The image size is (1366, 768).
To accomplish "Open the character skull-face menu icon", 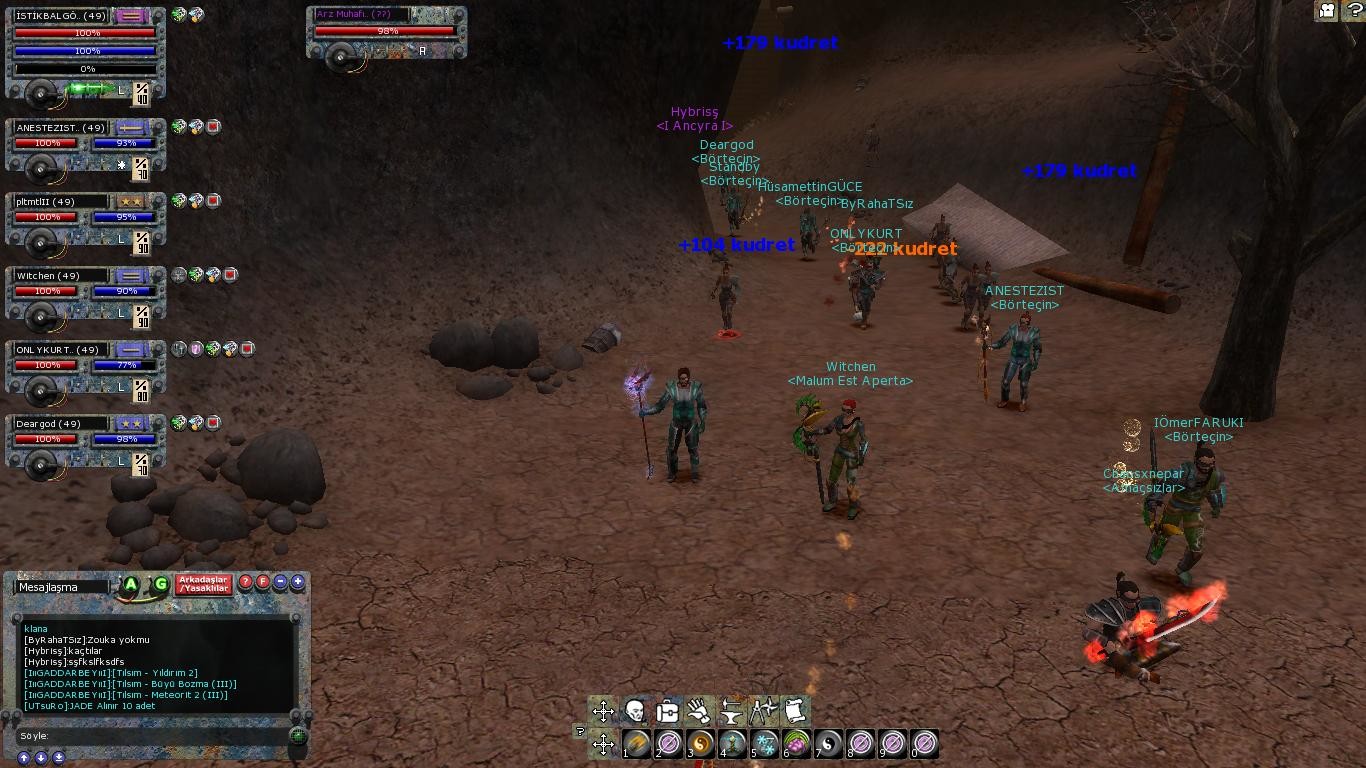I will coord(635,711).
